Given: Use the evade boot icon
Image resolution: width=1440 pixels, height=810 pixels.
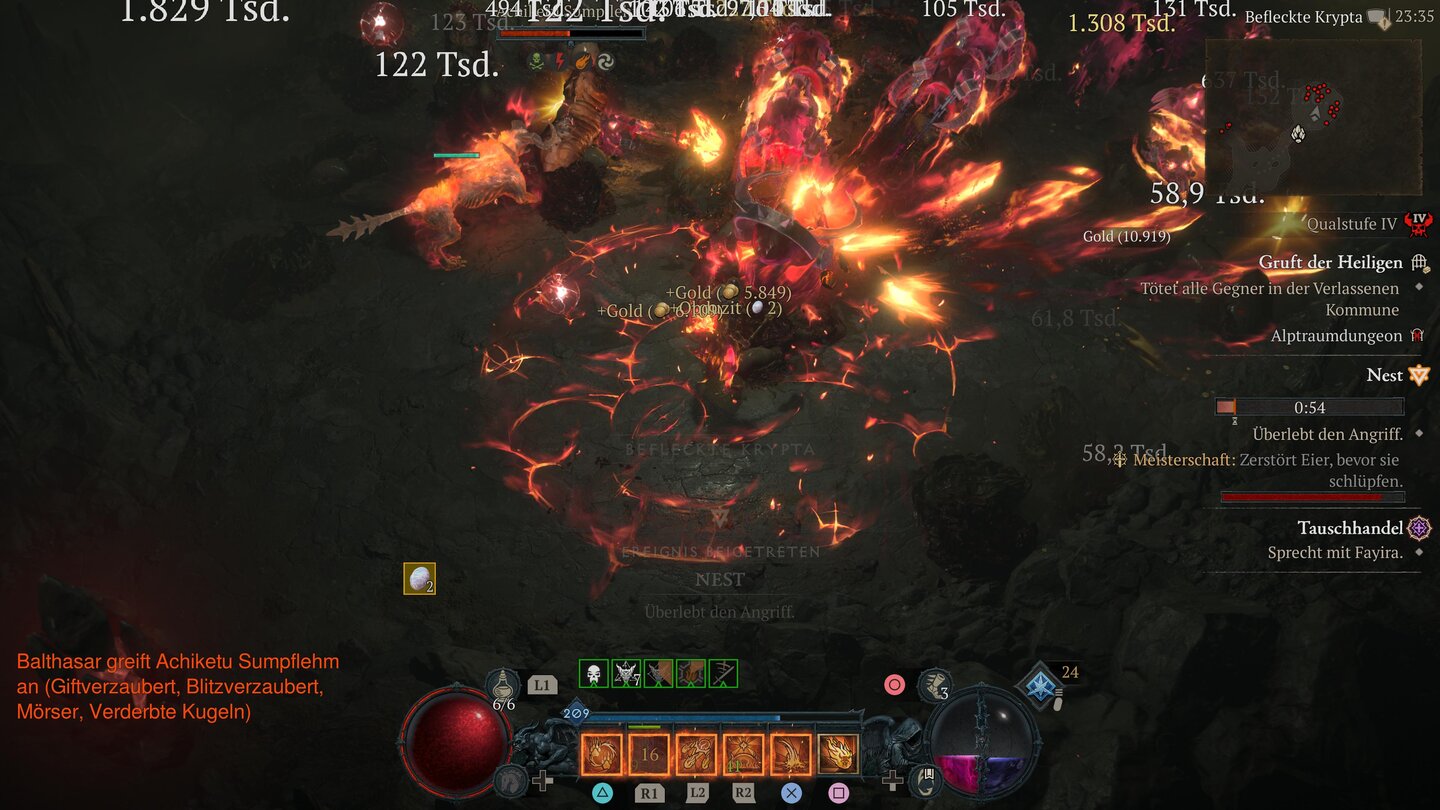Looking at the screenshot, I should tap(934, 685).
